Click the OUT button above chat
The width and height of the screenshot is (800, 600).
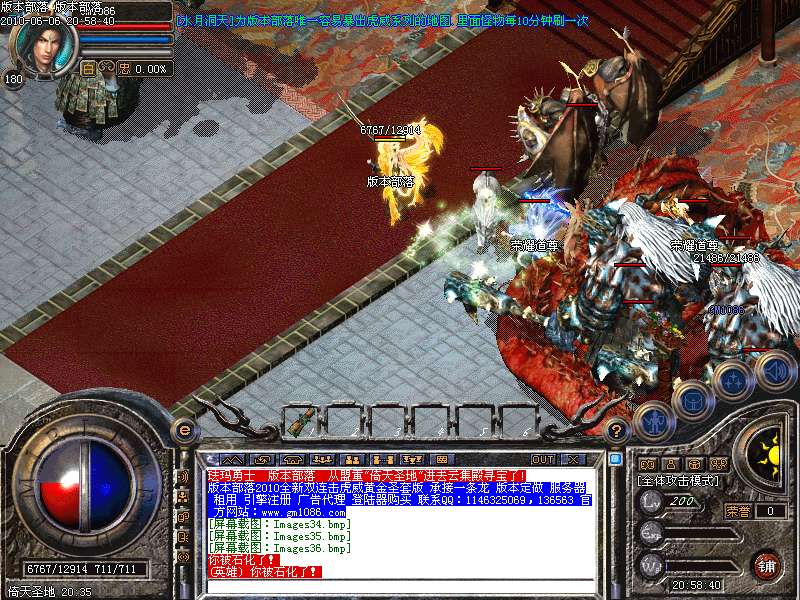542,459
